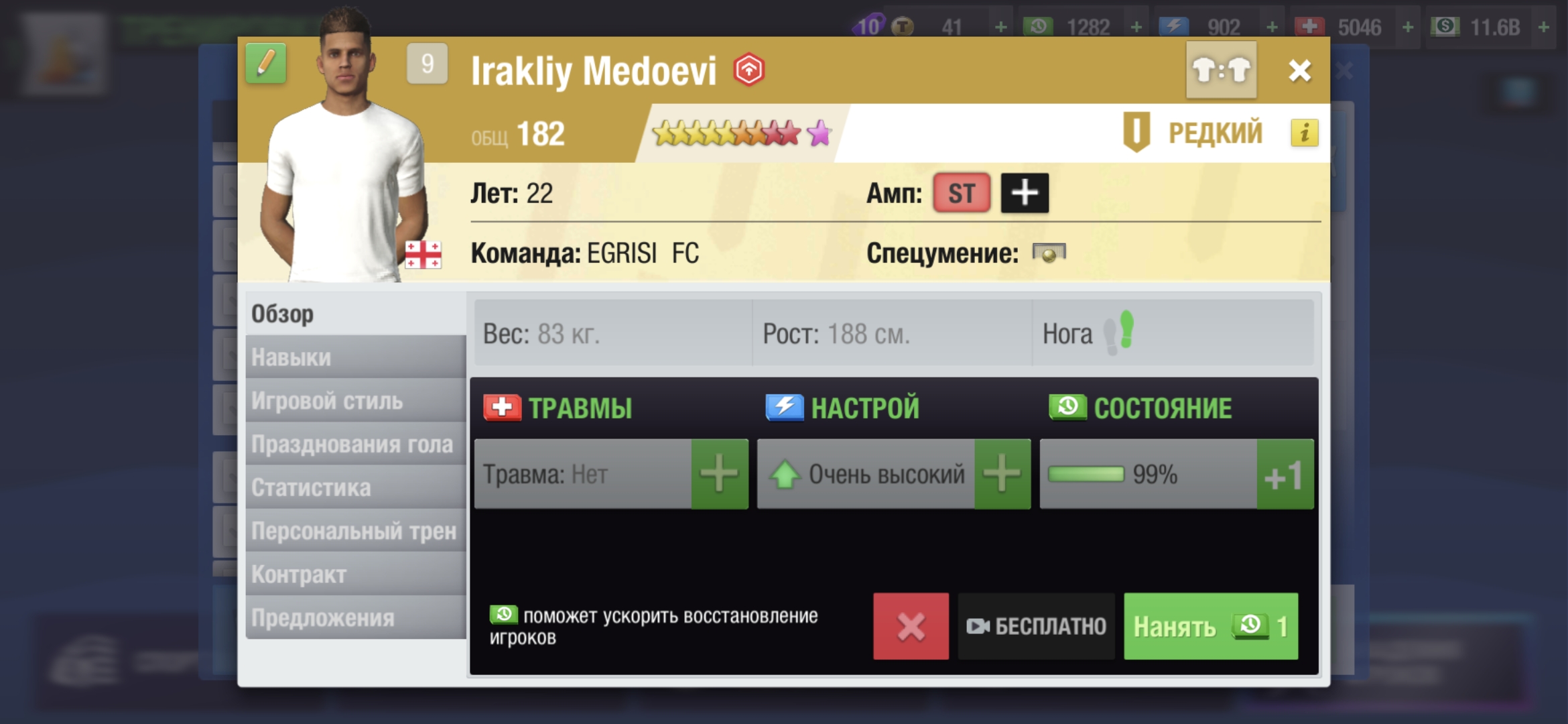Restore condition with the +1 button
Viewport: 1568px width, 724px height.
pos(1284,474)
